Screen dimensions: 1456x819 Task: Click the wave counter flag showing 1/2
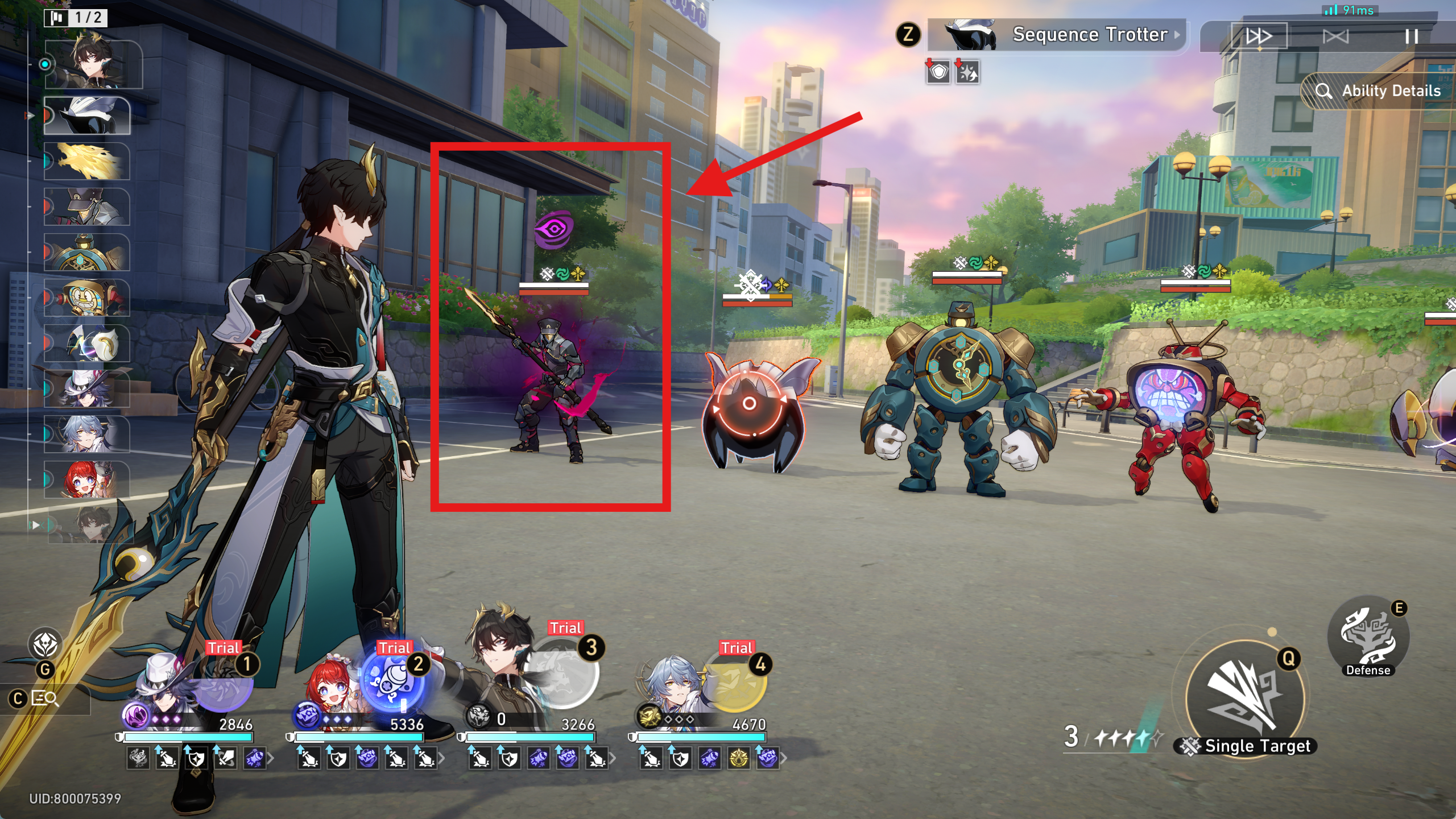76,18
